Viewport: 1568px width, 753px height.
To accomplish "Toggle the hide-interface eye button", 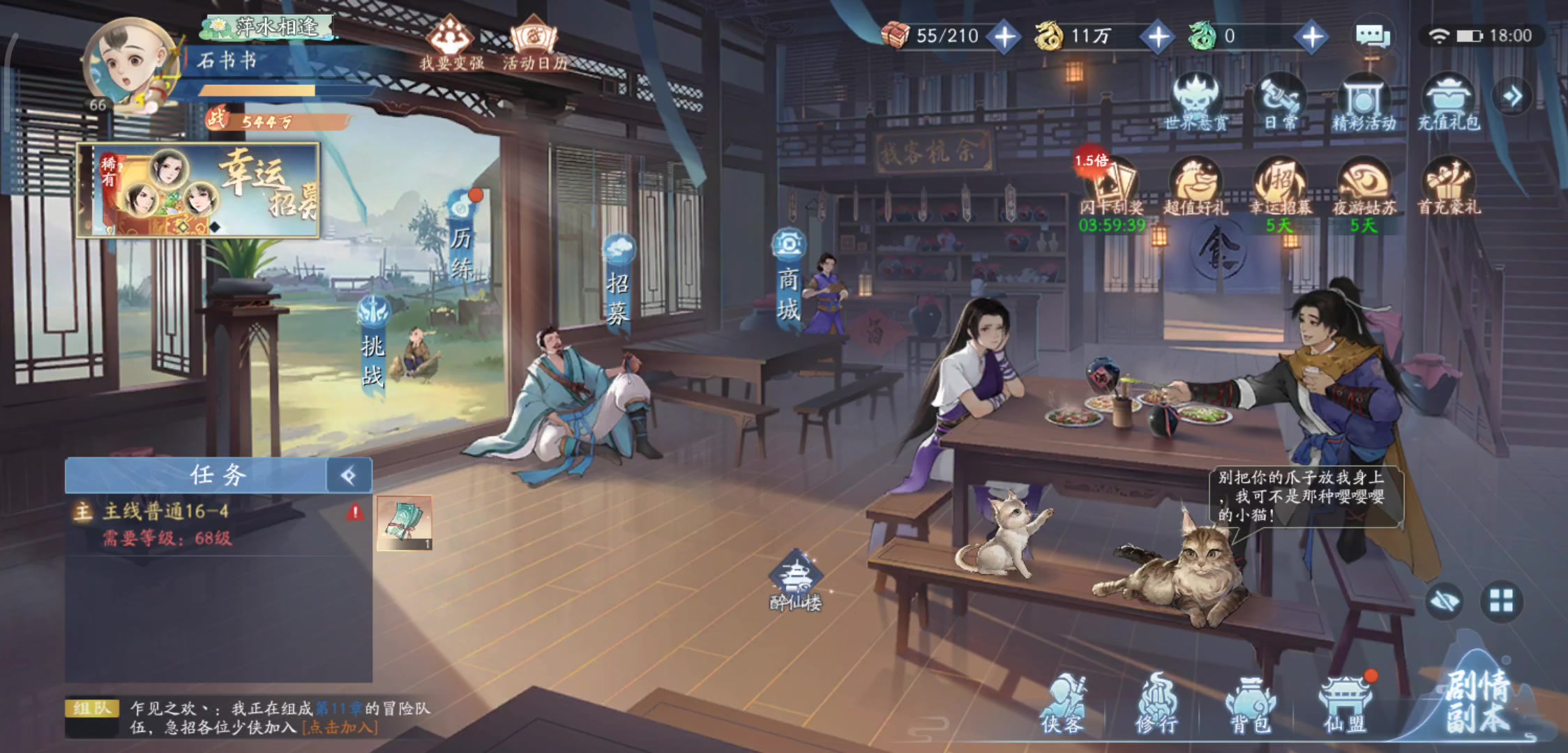I will coord(1444,601).
